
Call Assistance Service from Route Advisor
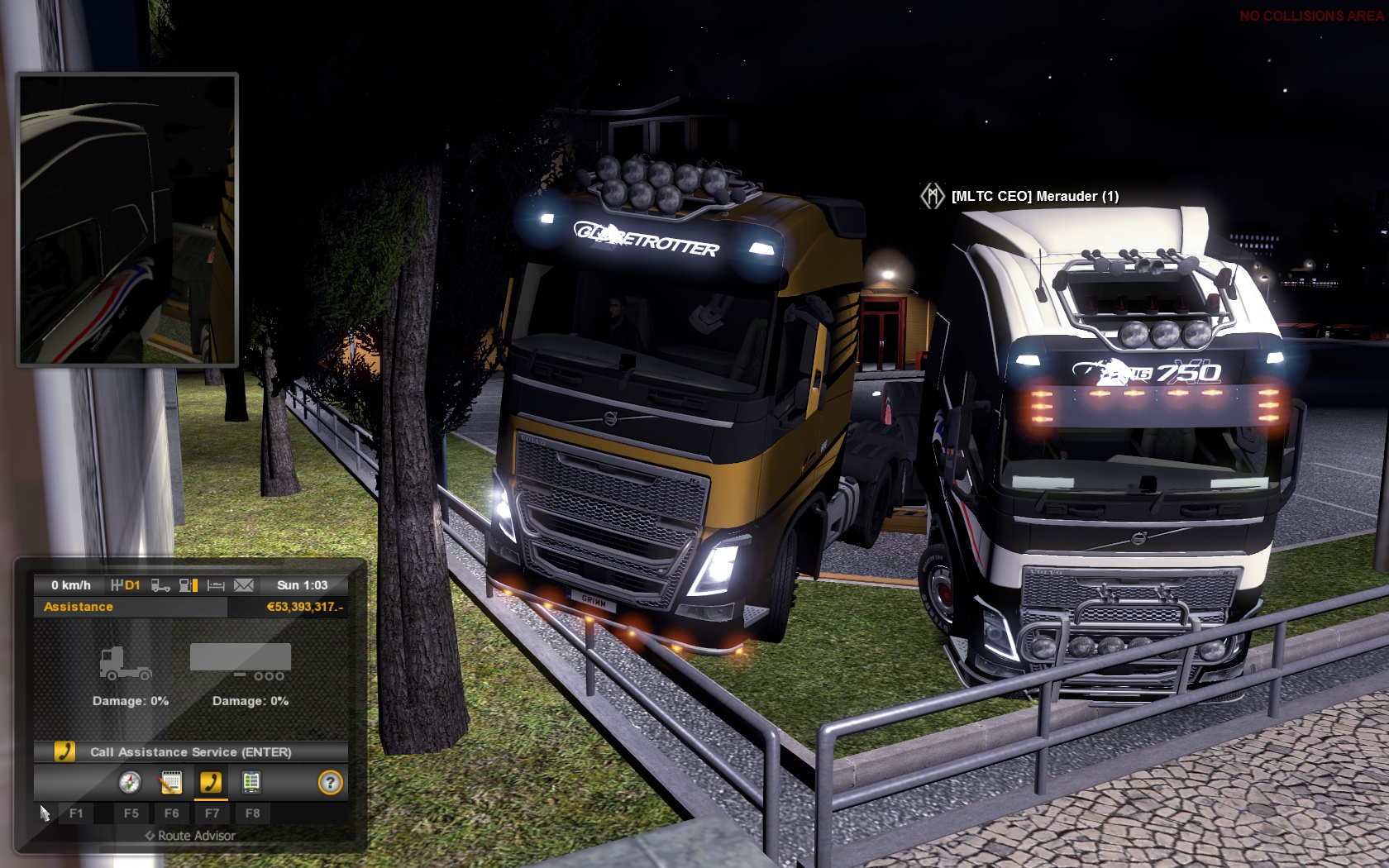190,751
